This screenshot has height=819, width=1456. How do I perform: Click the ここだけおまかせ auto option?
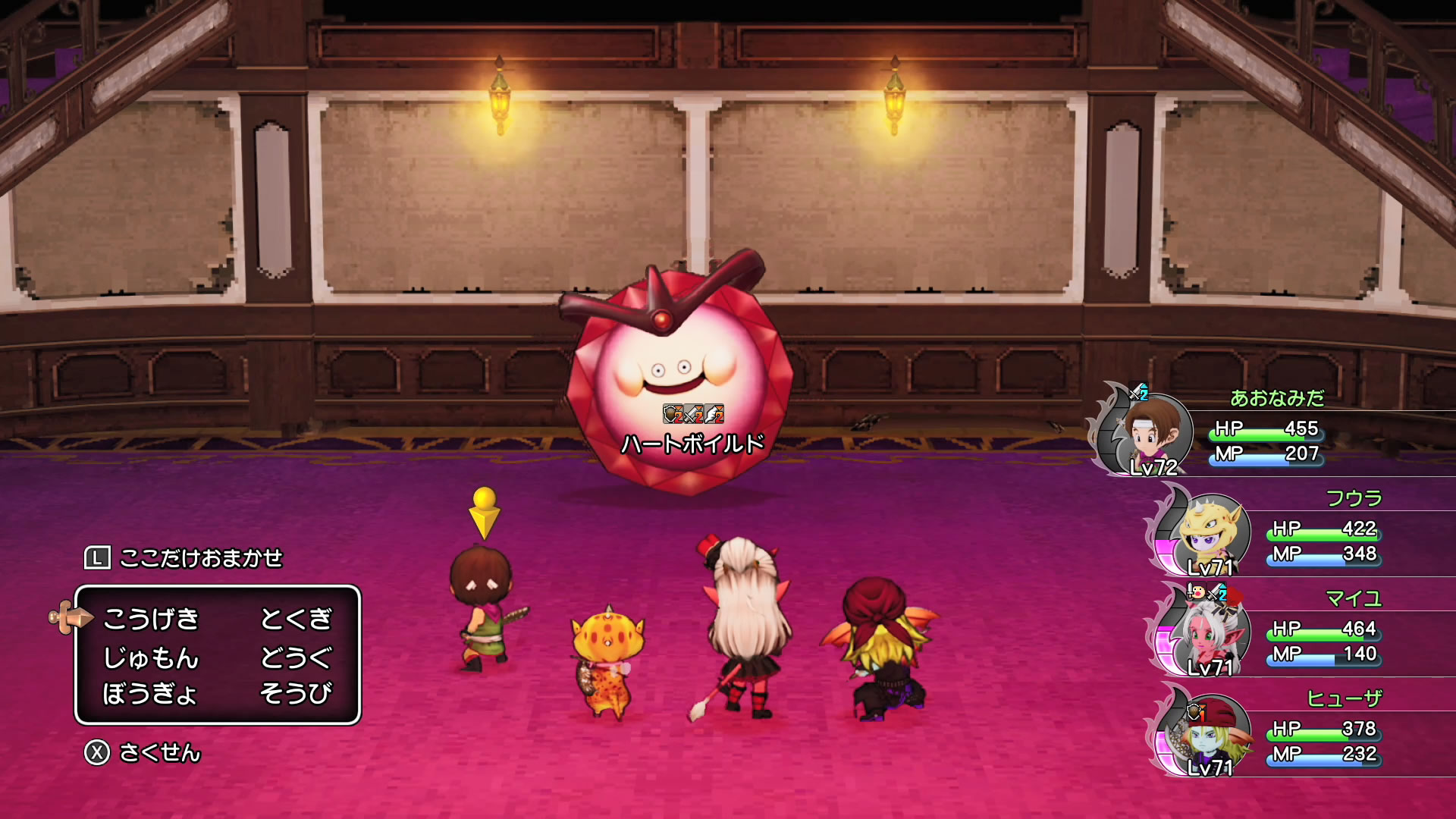(200, 558)
